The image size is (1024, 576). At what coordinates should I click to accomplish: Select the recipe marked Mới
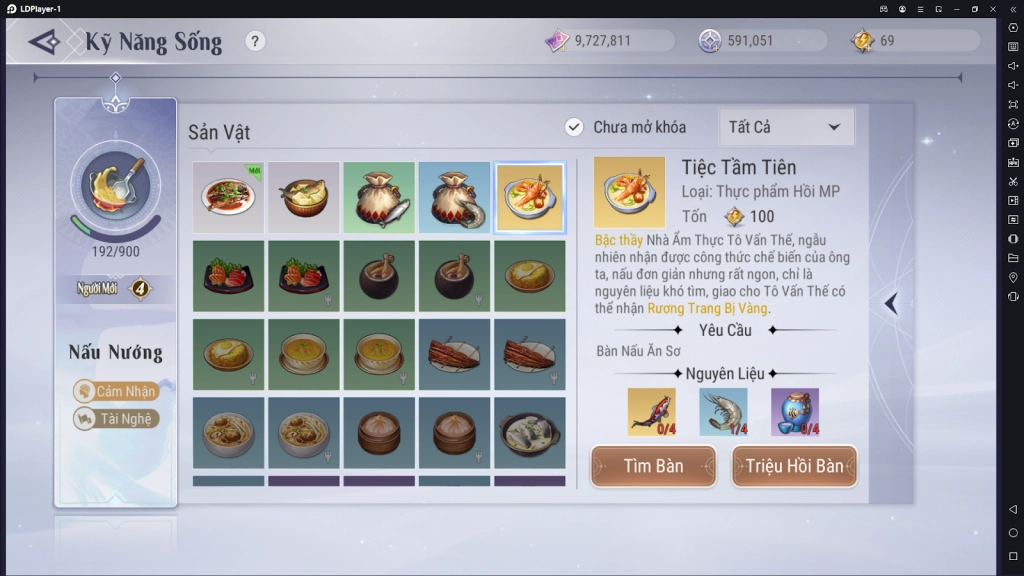click(228, 197)
